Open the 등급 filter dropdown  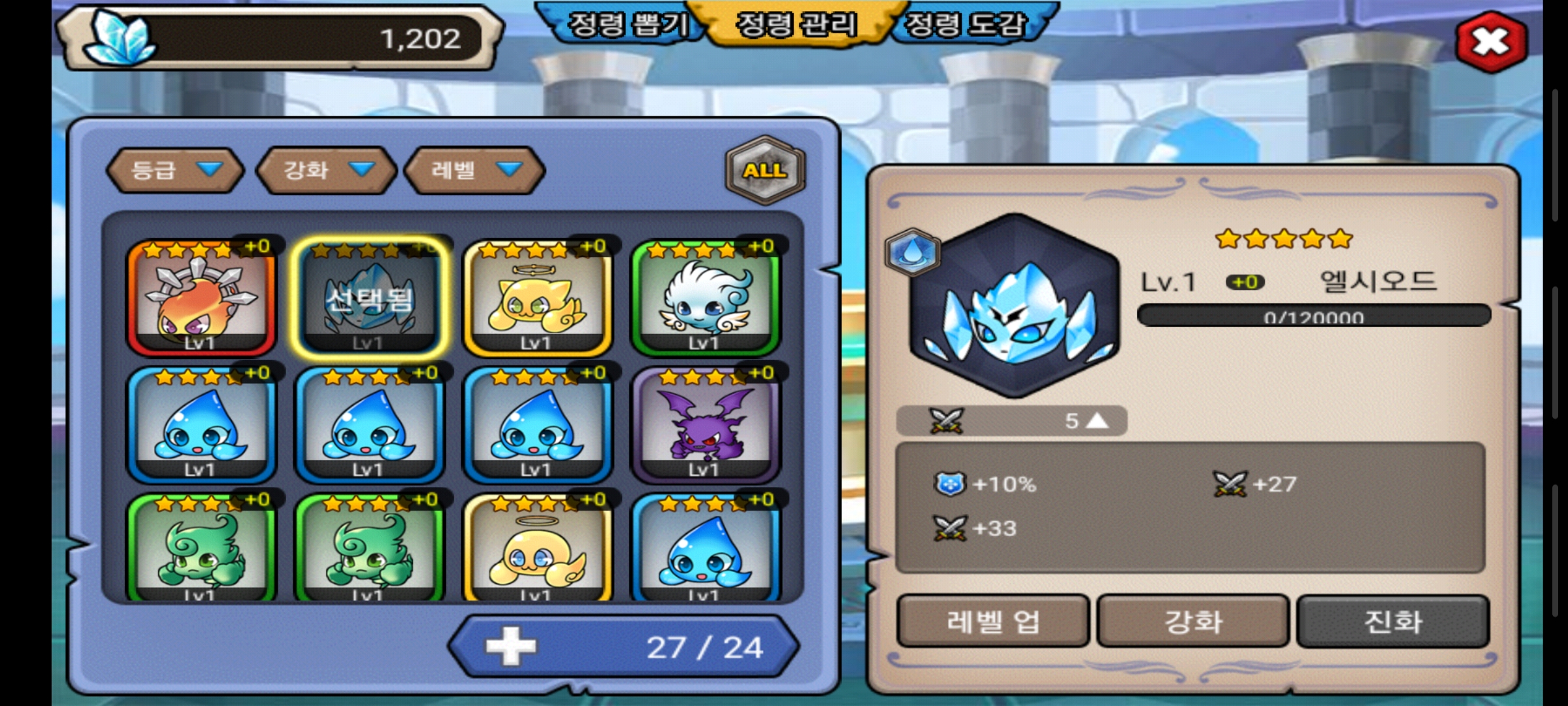coord(175,170)
